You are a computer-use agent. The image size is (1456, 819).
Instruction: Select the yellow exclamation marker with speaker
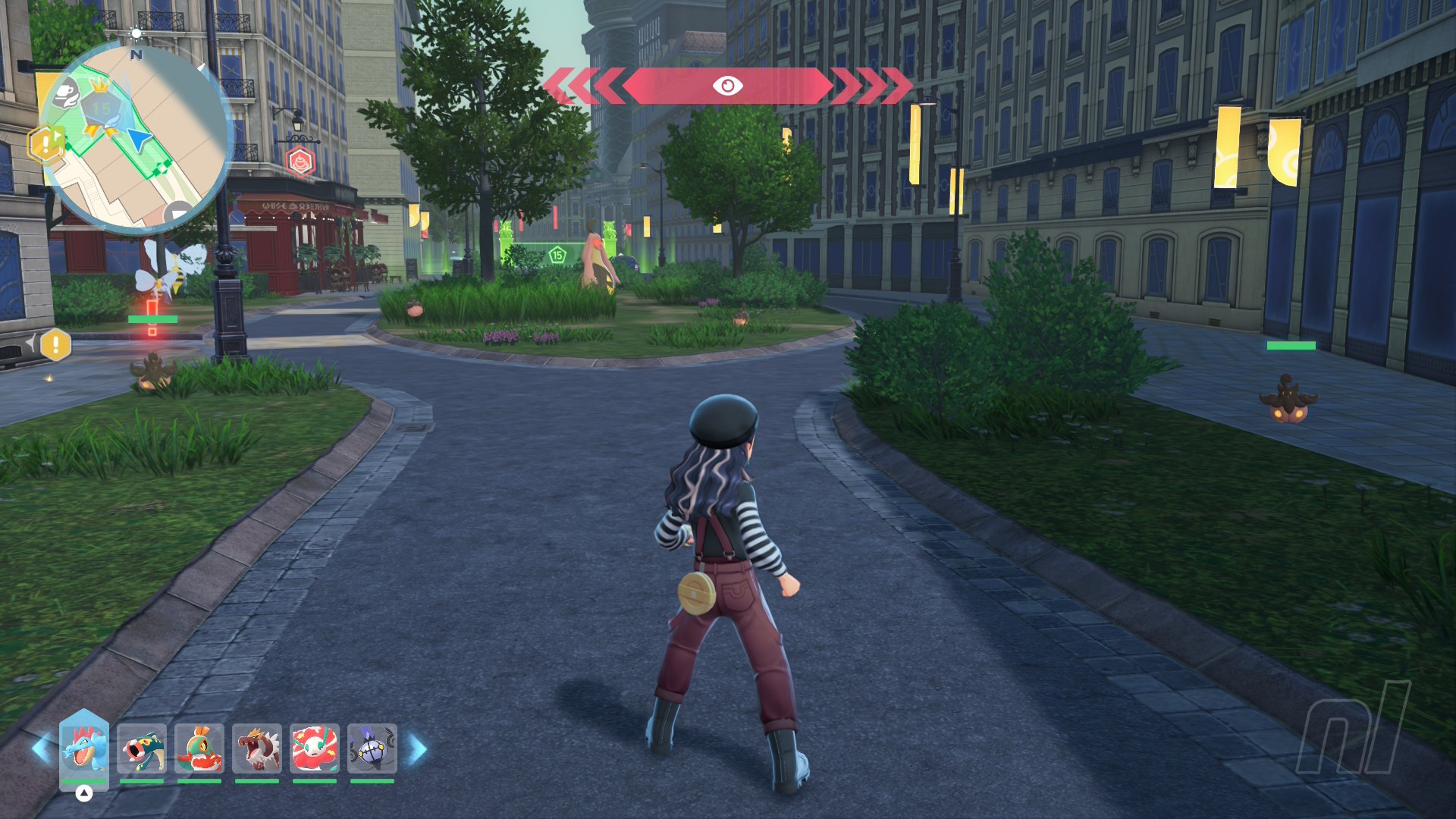point(55,345)
